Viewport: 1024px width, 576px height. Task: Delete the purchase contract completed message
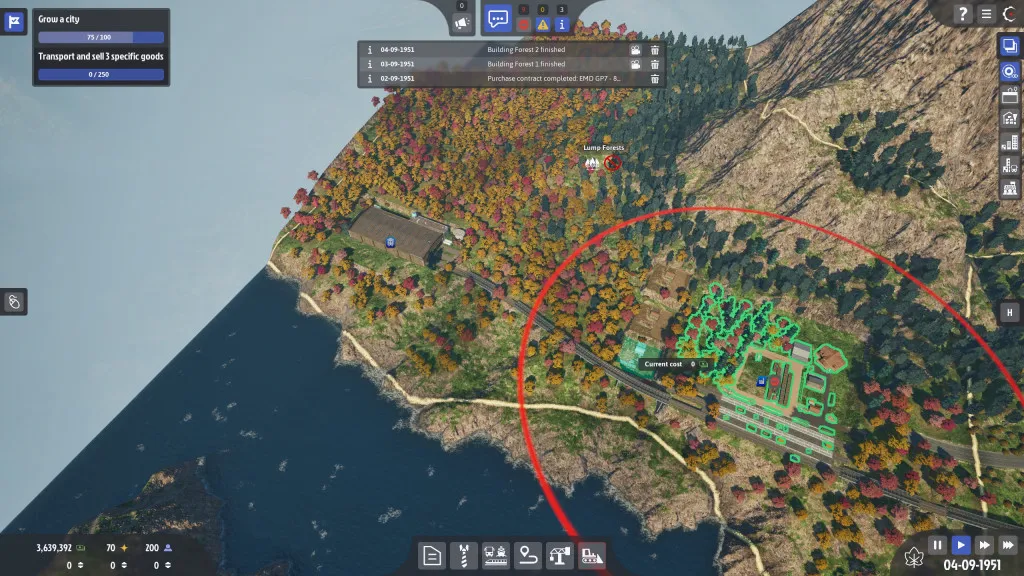point(655,79)
